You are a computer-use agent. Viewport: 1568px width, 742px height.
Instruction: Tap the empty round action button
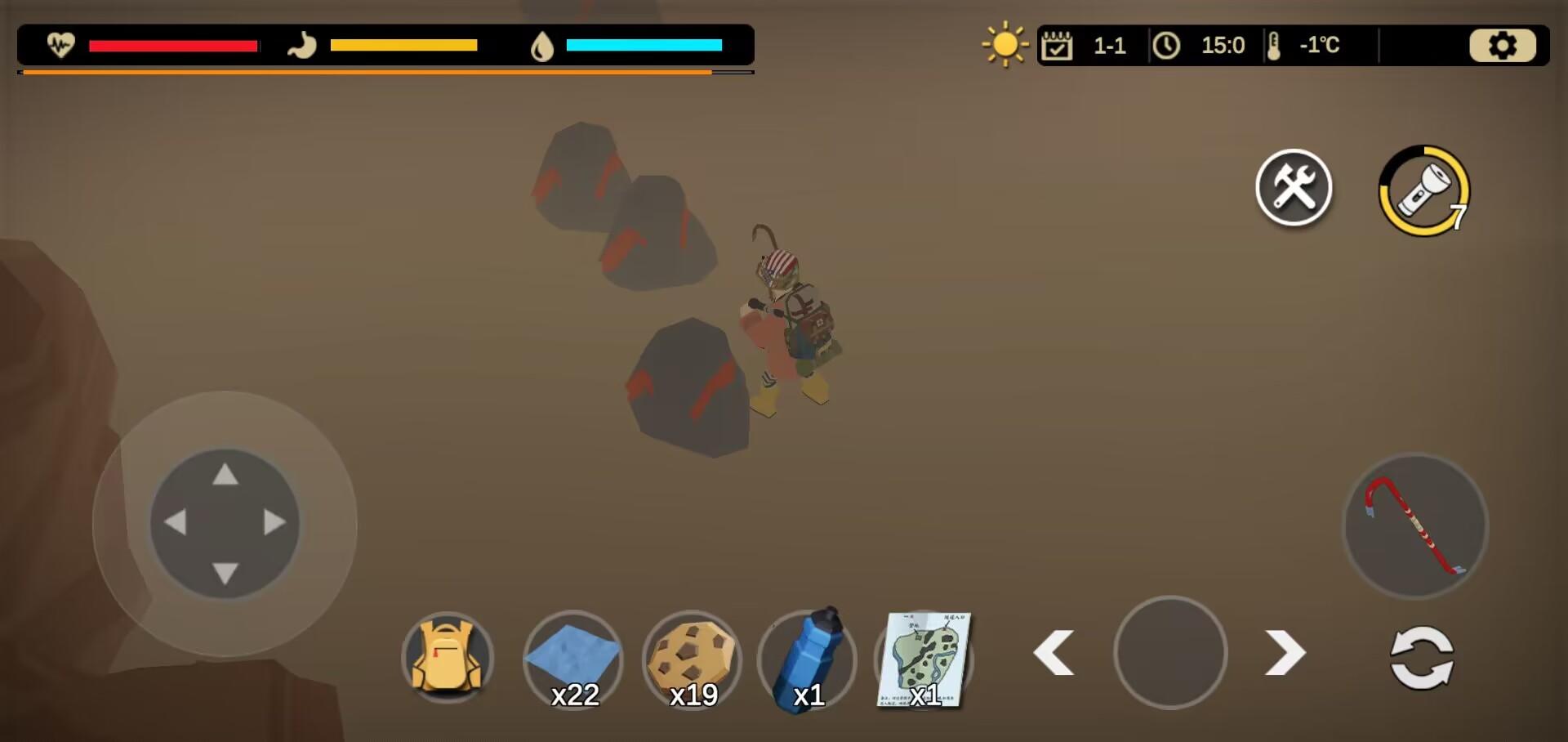(1170, 652)
